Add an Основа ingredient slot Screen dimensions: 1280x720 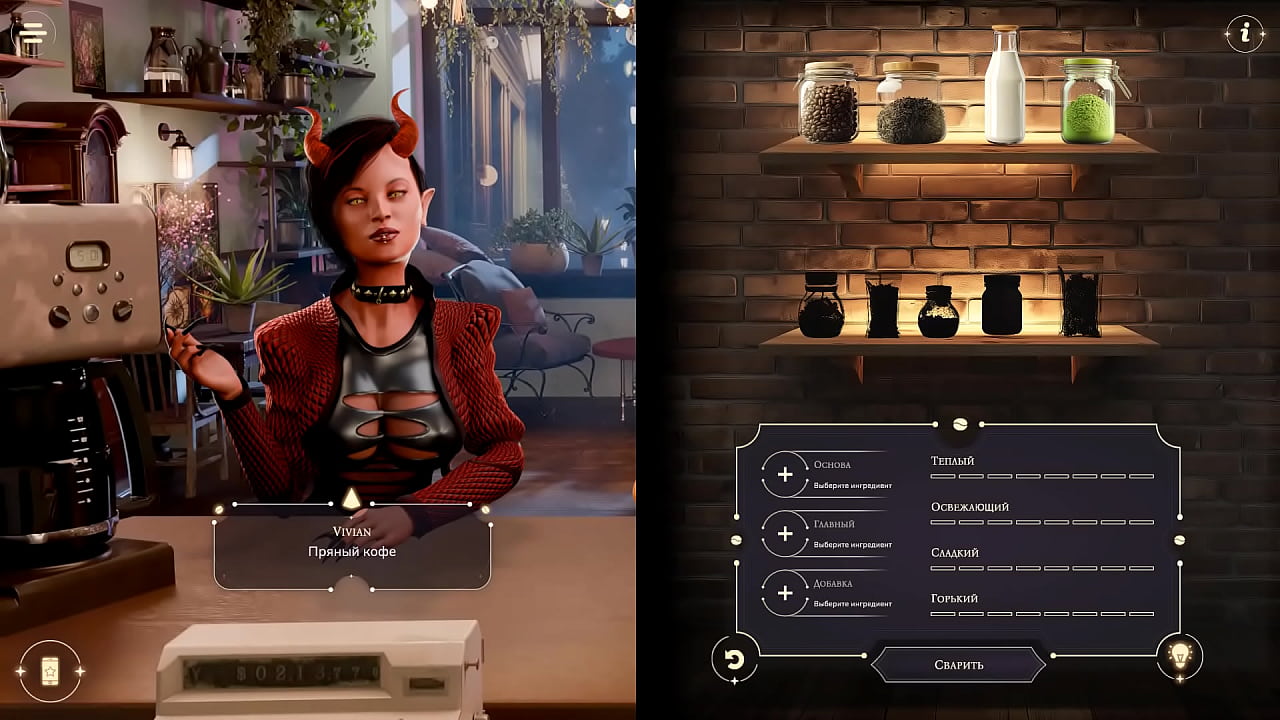[x=785, y=475]
